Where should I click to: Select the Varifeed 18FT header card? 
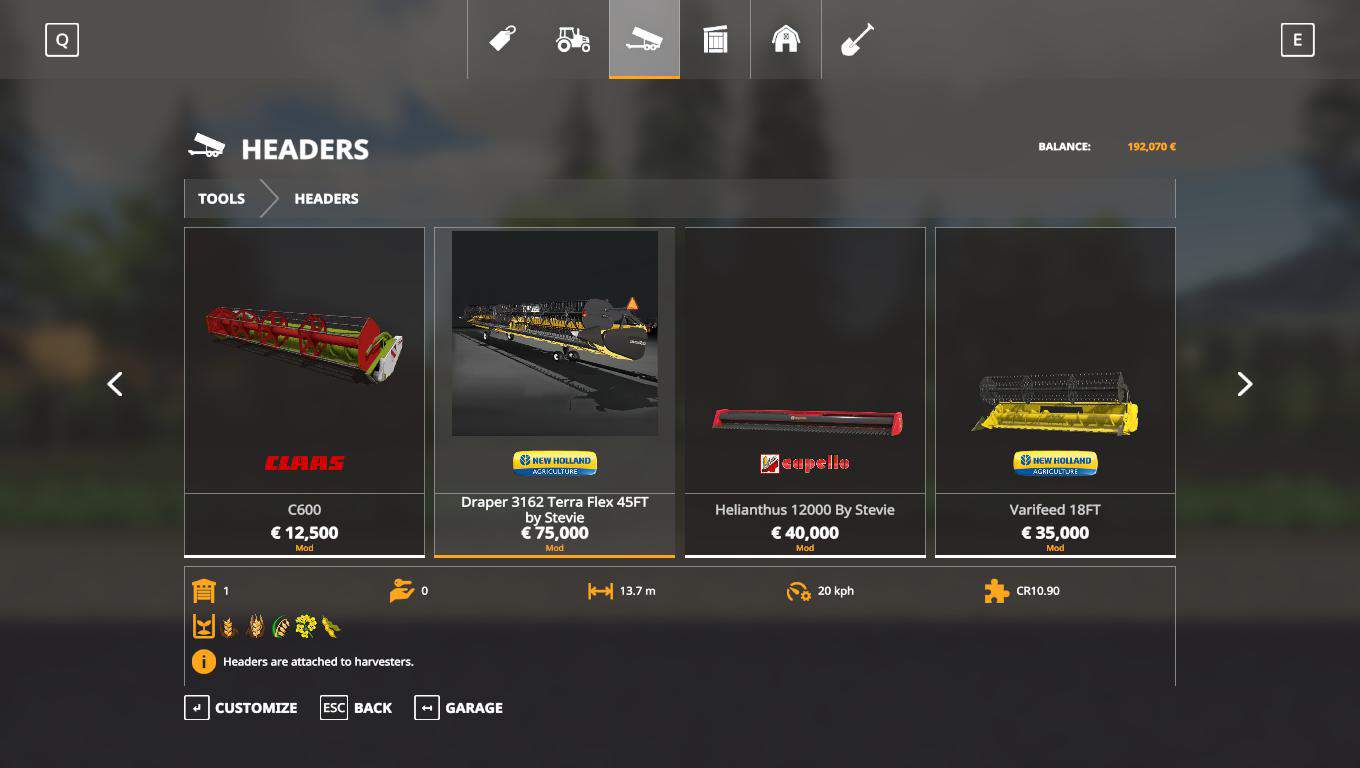tap(1054, 391)
